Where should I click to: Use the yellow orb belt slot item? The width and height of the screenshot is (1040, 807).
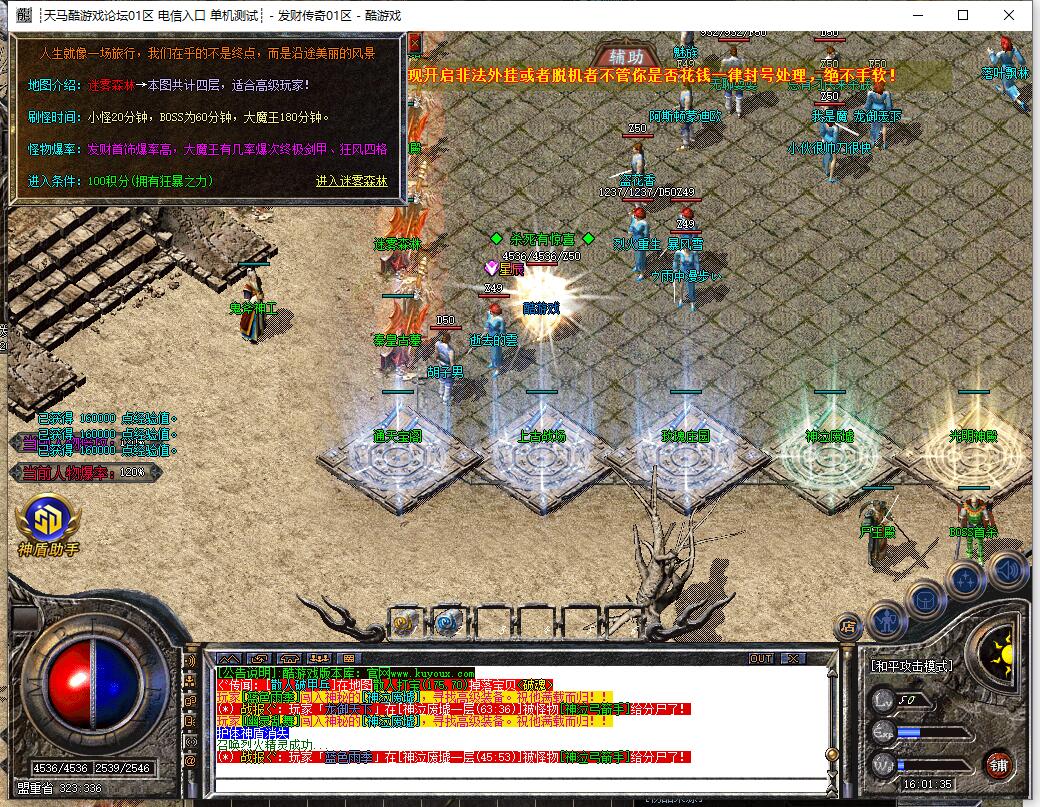click(x=405, y=621)
